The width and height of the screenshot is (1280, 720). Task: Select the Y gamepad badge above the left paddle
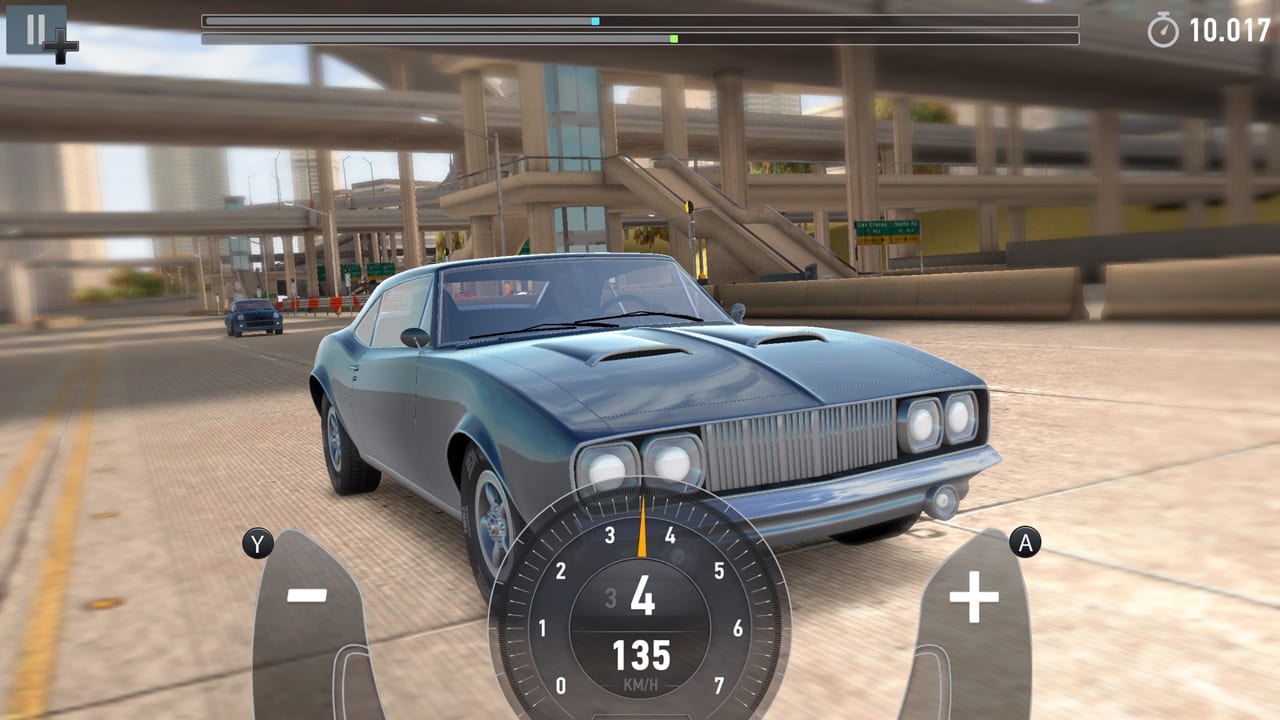[258, 545]
